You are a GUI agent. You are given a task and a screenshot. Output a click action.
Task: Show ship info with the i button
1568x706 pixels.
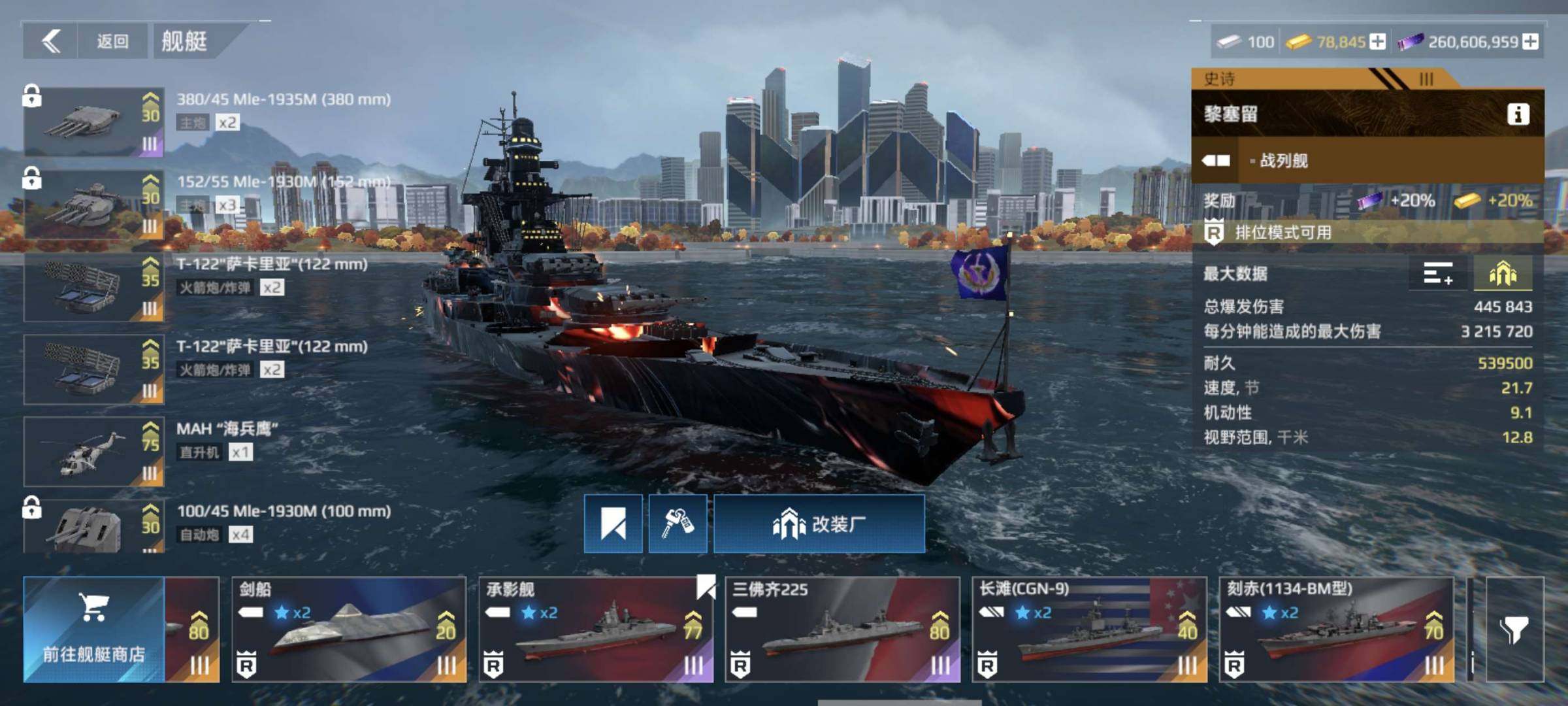point(1518,114)
